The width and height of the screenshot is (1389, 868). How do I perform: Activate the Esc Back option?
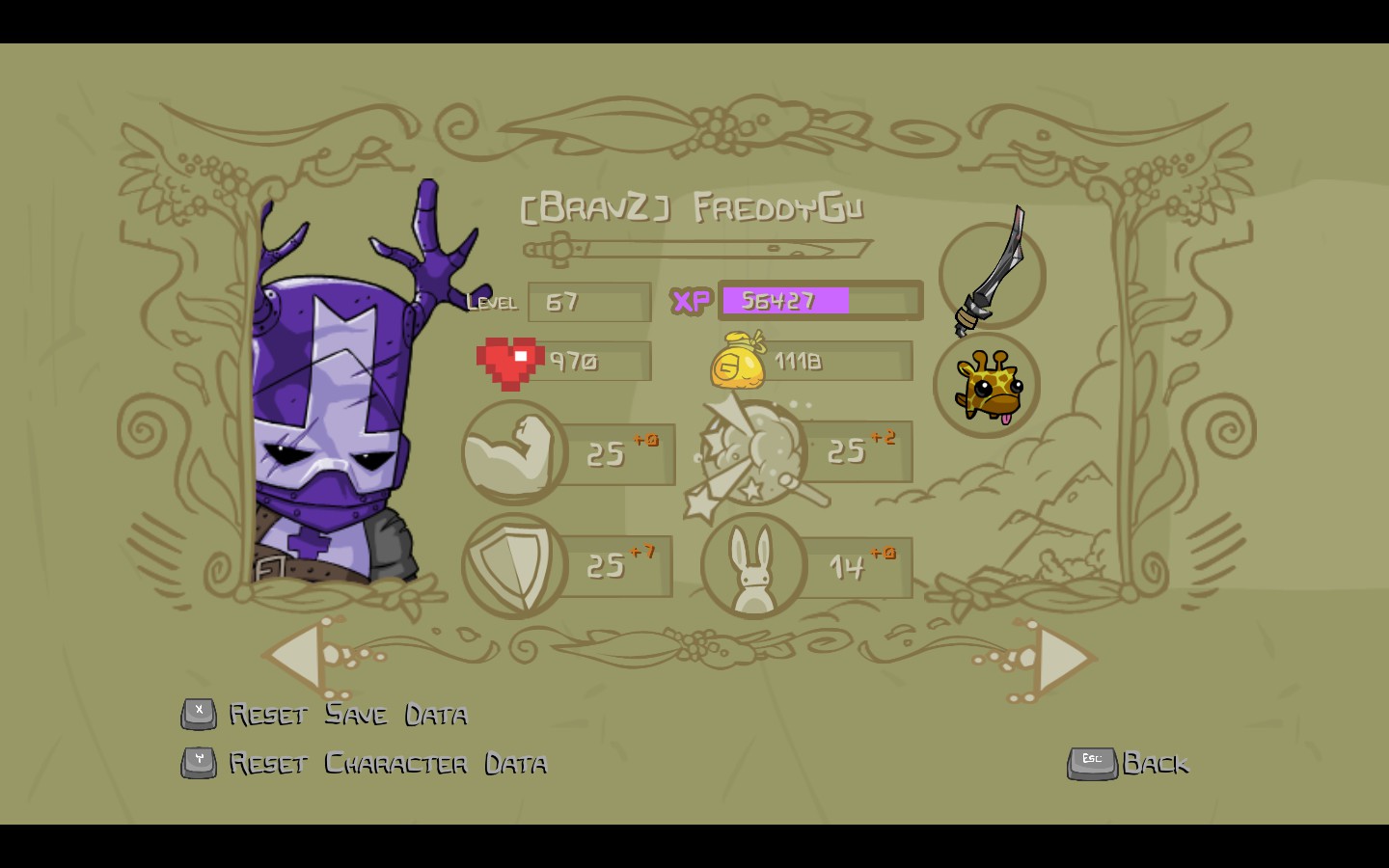tap(1129, 763)
